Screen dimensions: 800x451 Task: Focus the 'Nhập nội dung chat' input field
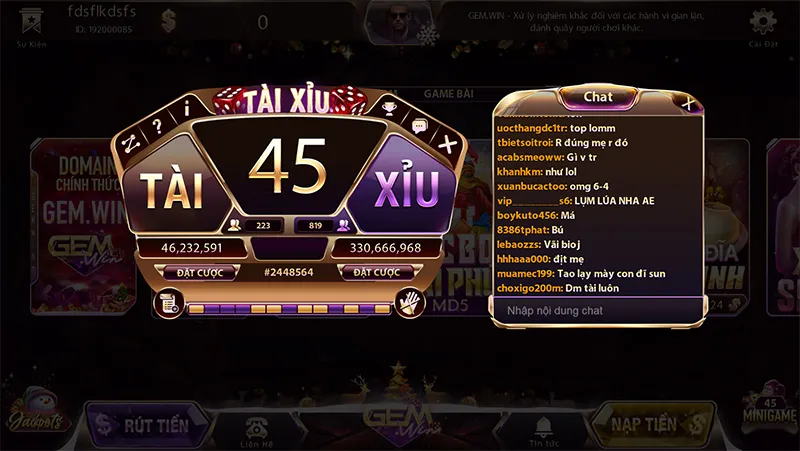(x=590, y=311)
